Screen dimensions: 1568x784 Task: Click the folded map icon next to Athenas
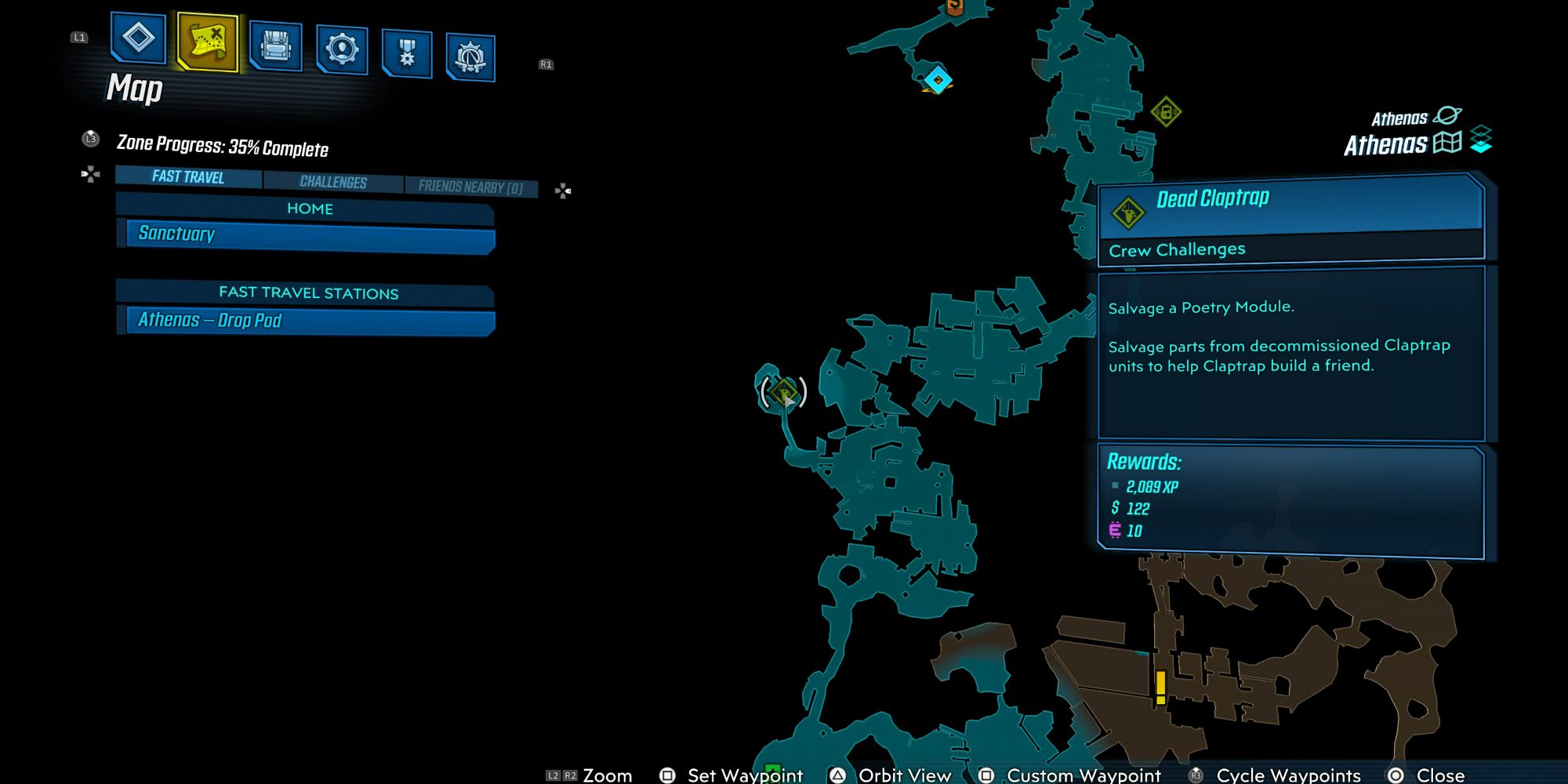[1447, 143]
